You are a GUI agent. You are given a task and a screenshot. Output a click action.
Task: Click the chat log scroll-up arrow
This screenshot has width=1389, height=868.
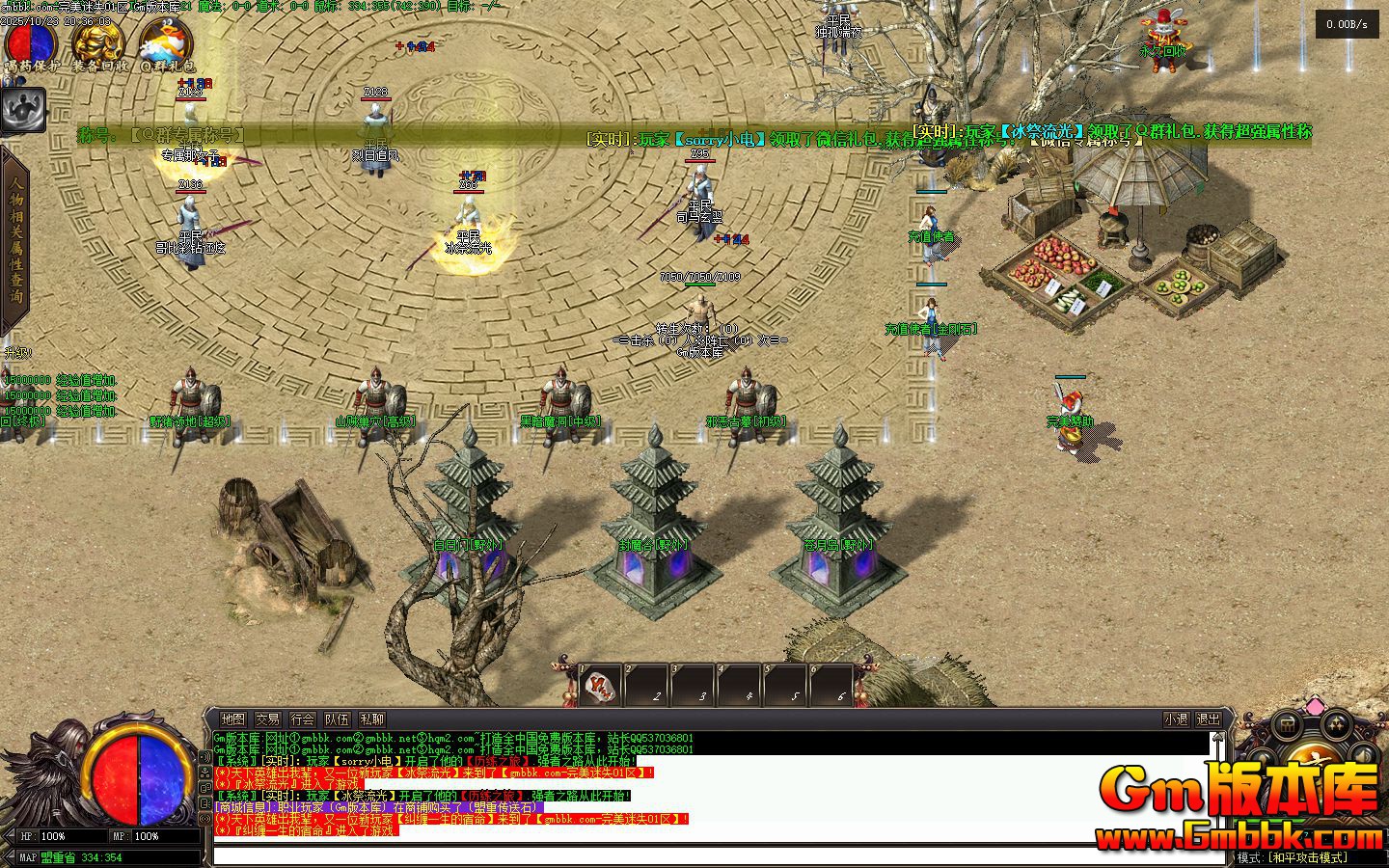pyautogui.click(x=1219, y=739)
